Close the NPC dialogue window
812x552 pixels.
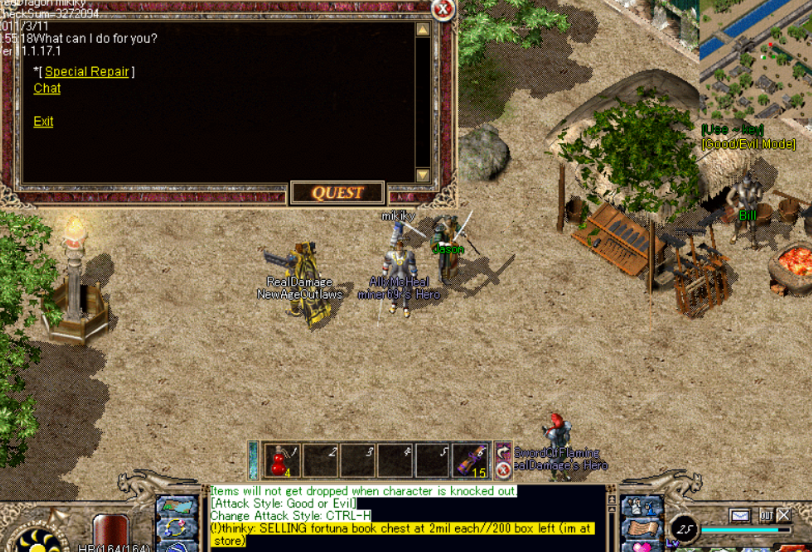[x=443, y=10]
